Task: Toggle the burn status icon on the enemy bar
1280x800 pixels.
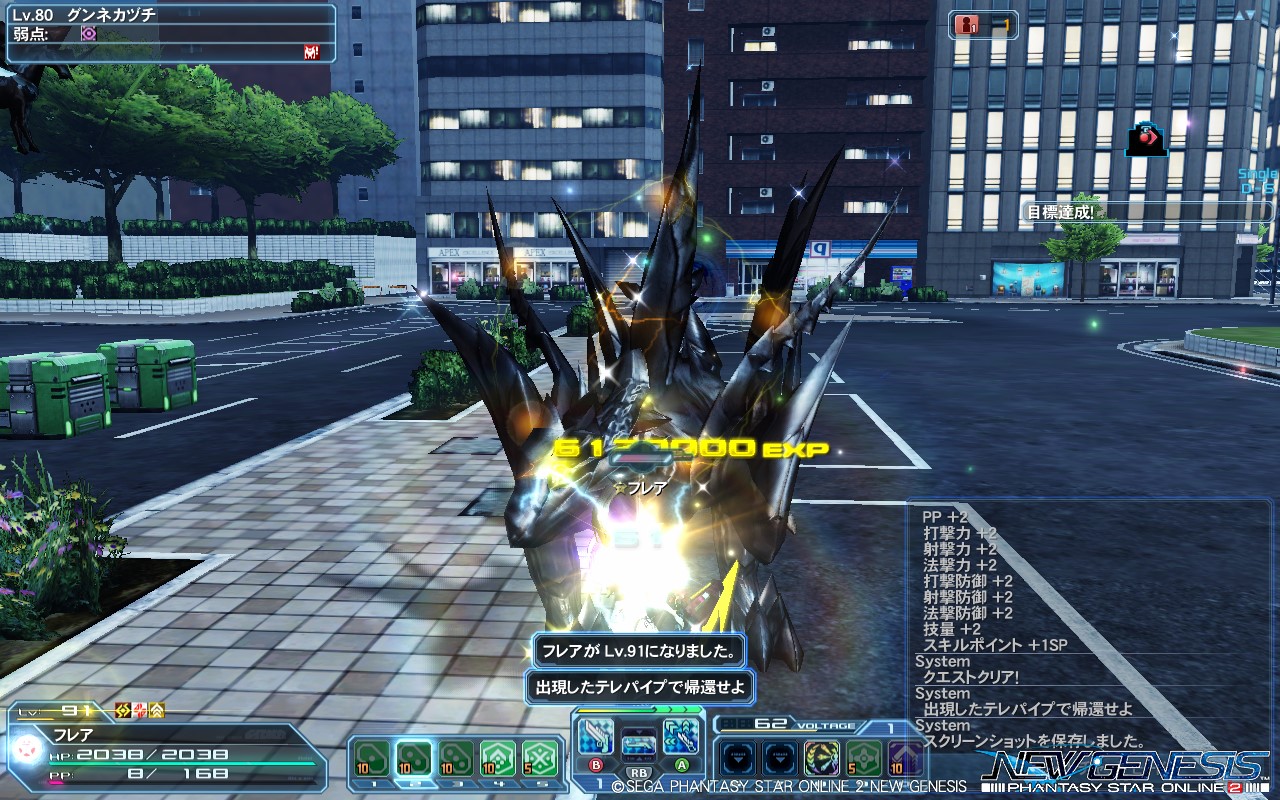Action: 310,50
